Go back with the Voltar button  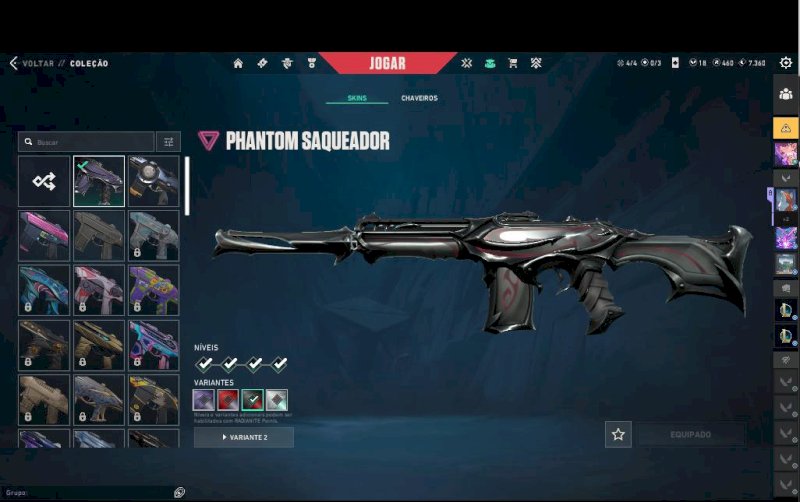click(x=30, y=63)
